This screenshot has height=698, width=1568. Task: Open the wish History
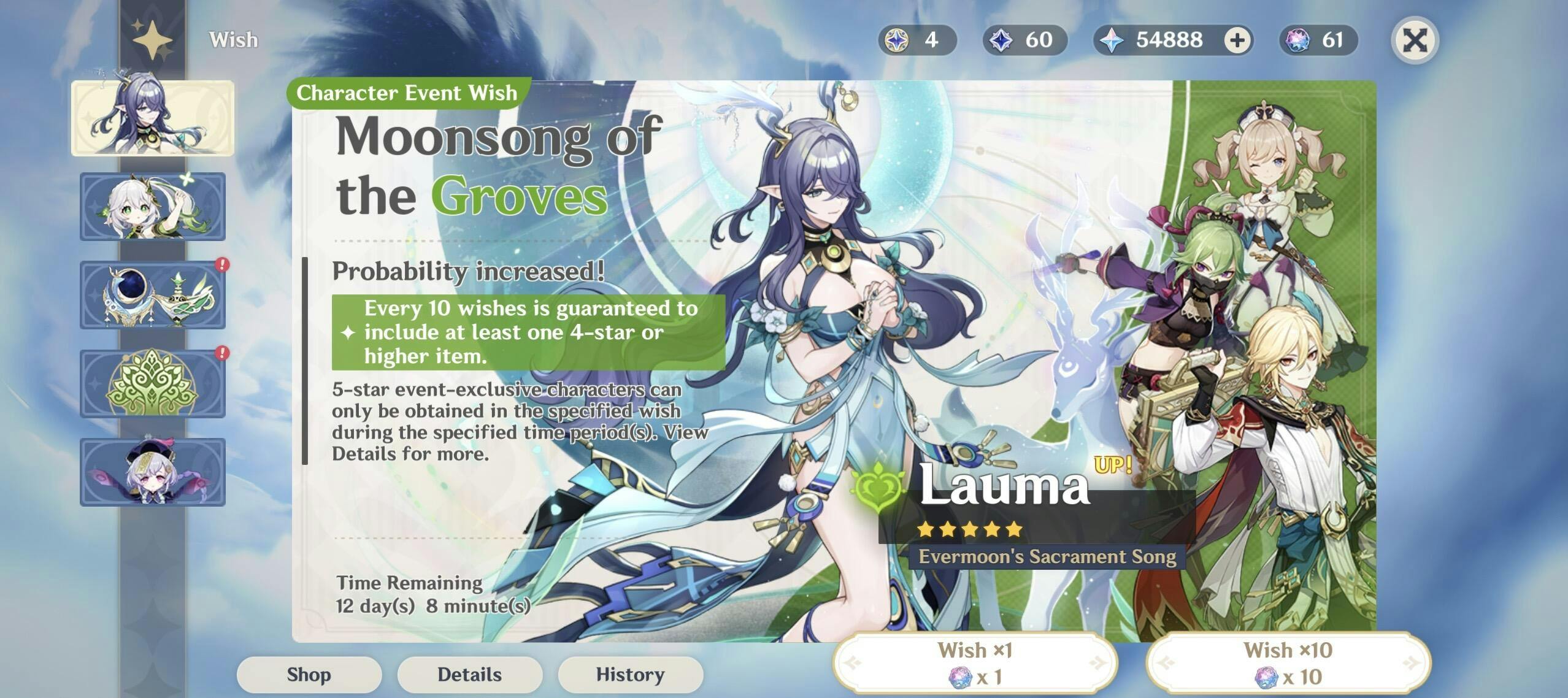click(630, 674)
